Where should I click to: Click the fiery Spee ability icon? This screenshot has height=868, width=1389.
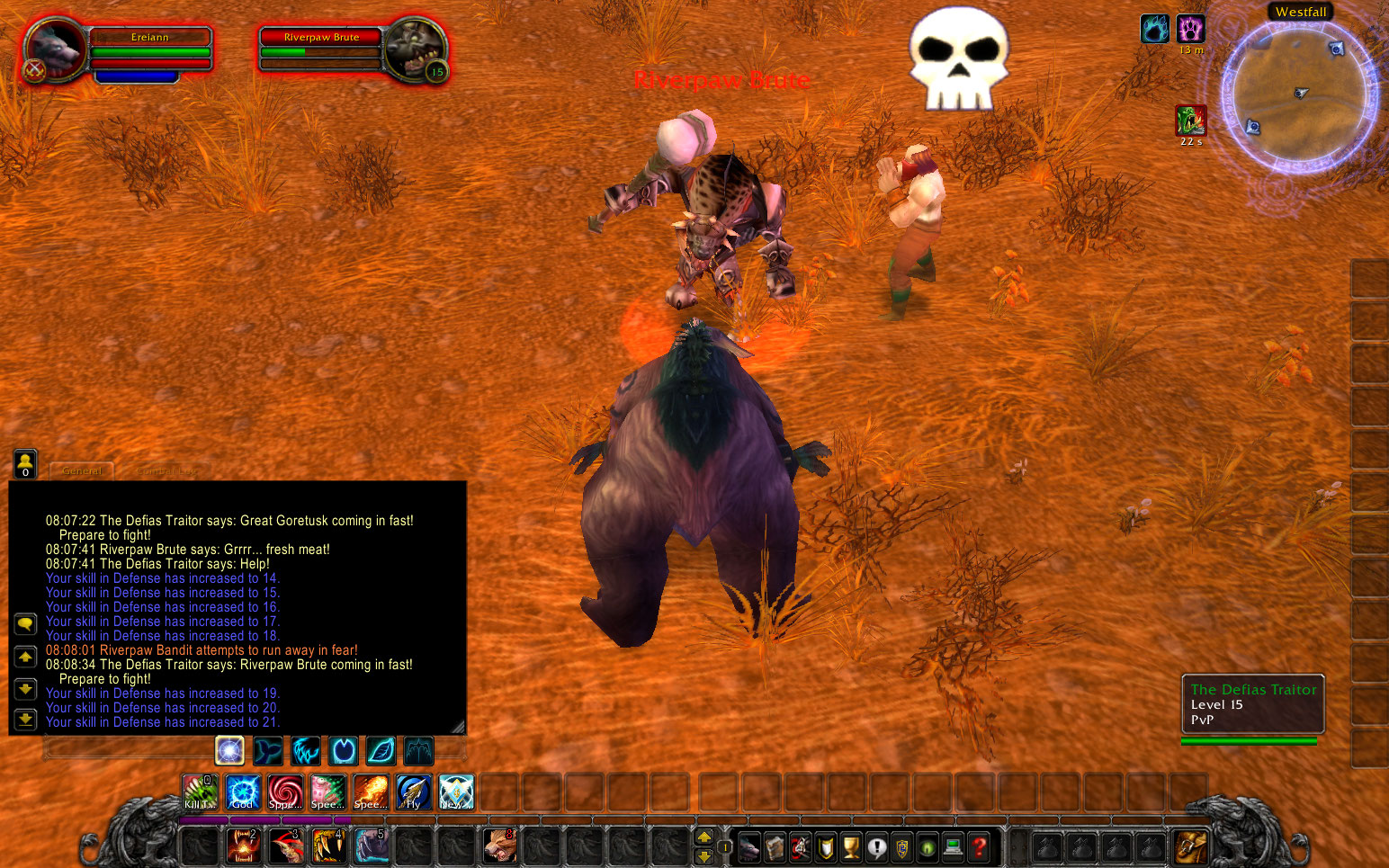(x=371, y=792)
